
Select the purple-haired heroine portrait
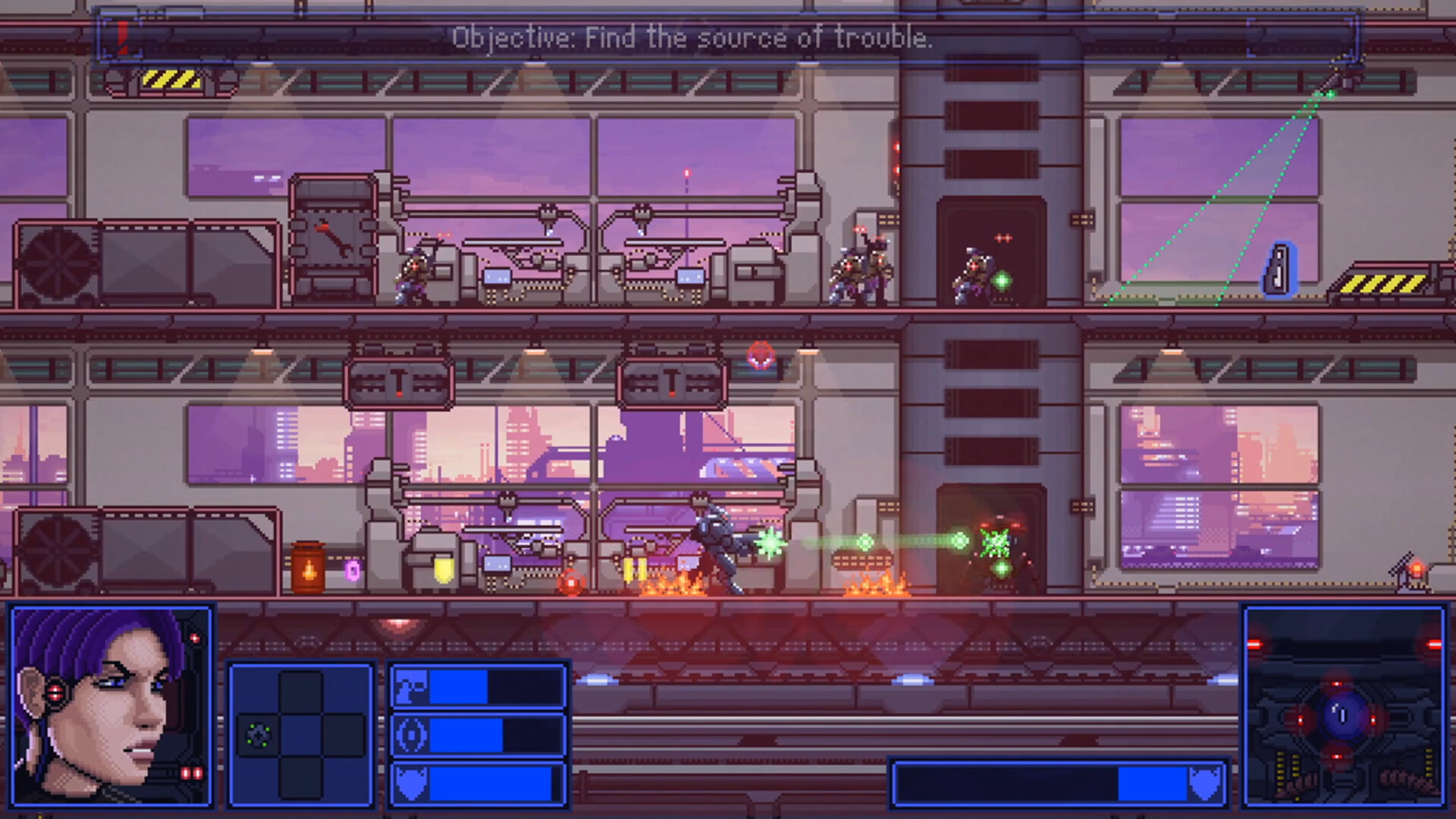(111, 706)
